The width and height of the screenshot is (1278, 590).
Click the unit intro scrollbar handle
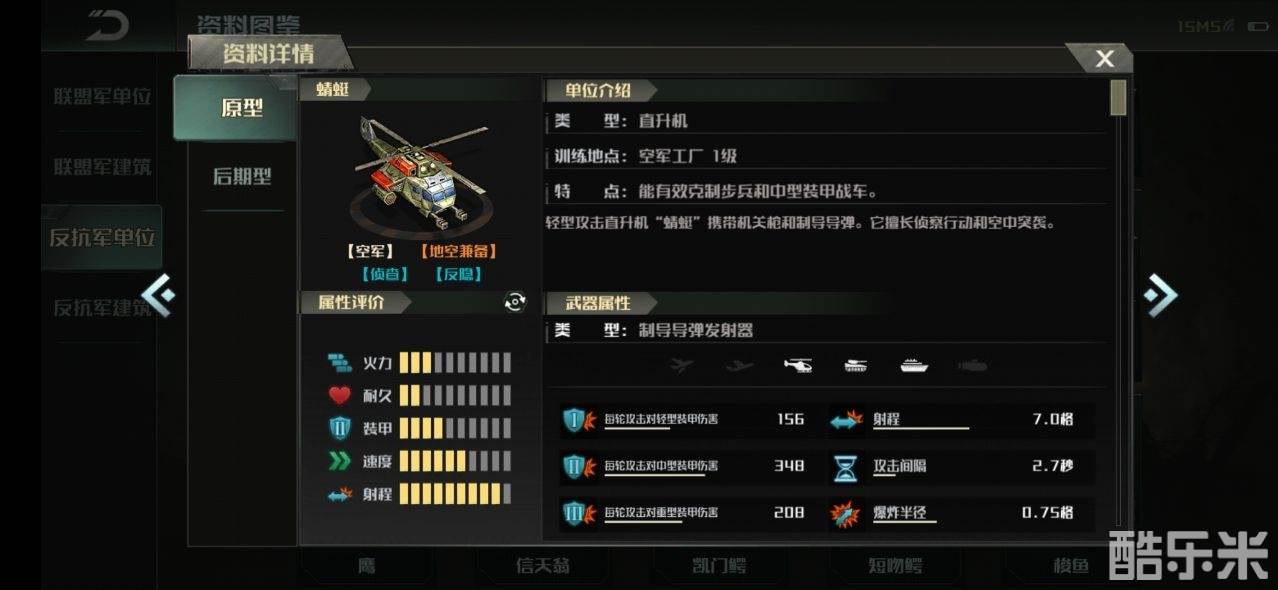click(1118, 98)
